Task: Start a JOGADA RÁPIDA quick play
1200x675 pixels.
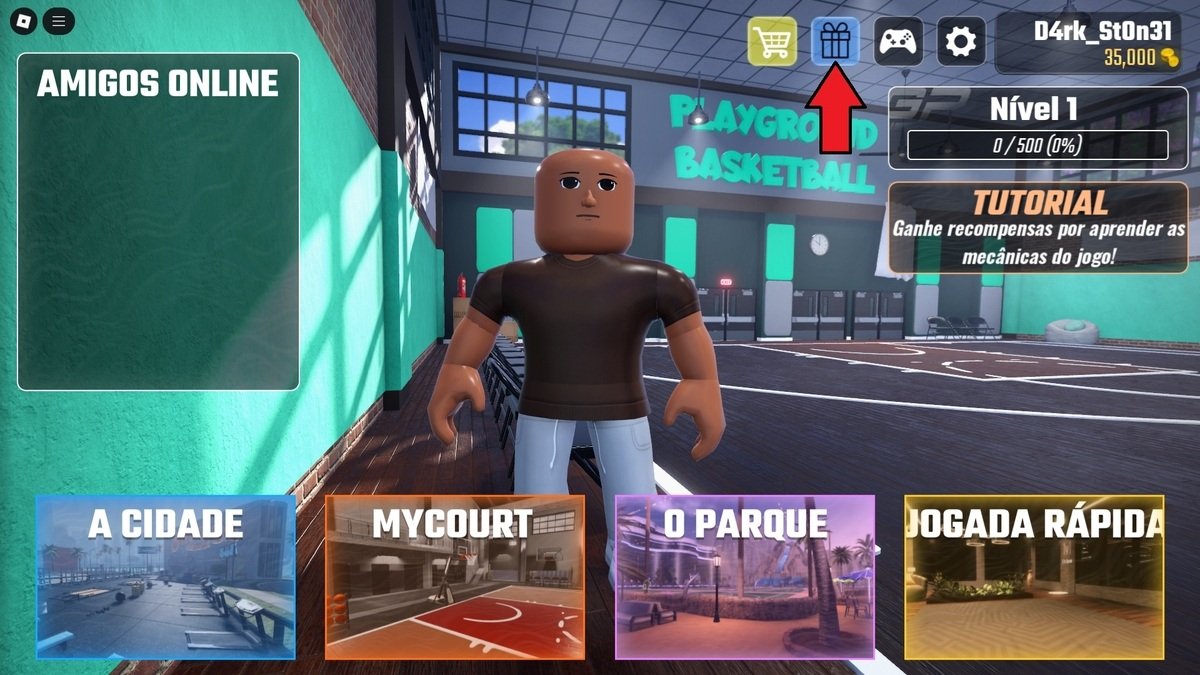Action: (1034, 577)
